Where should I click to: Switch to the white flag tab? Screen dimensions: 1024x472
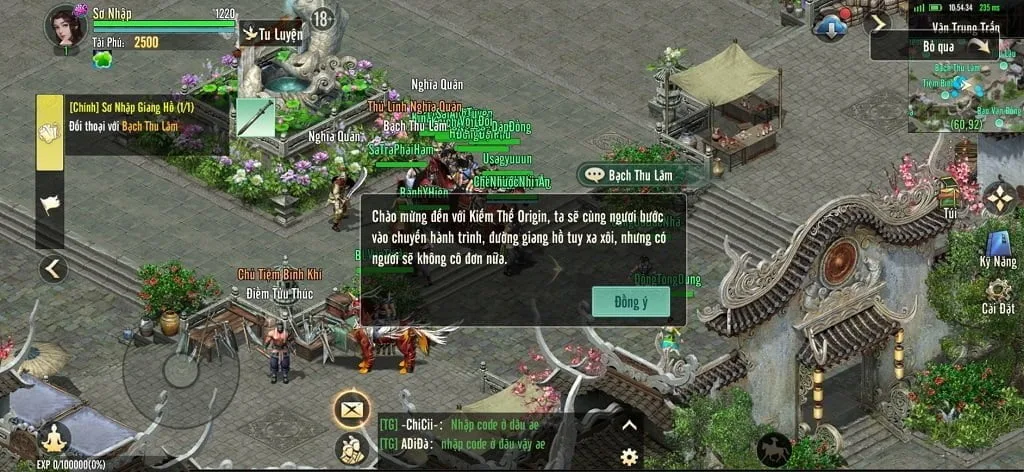[50, 205]
